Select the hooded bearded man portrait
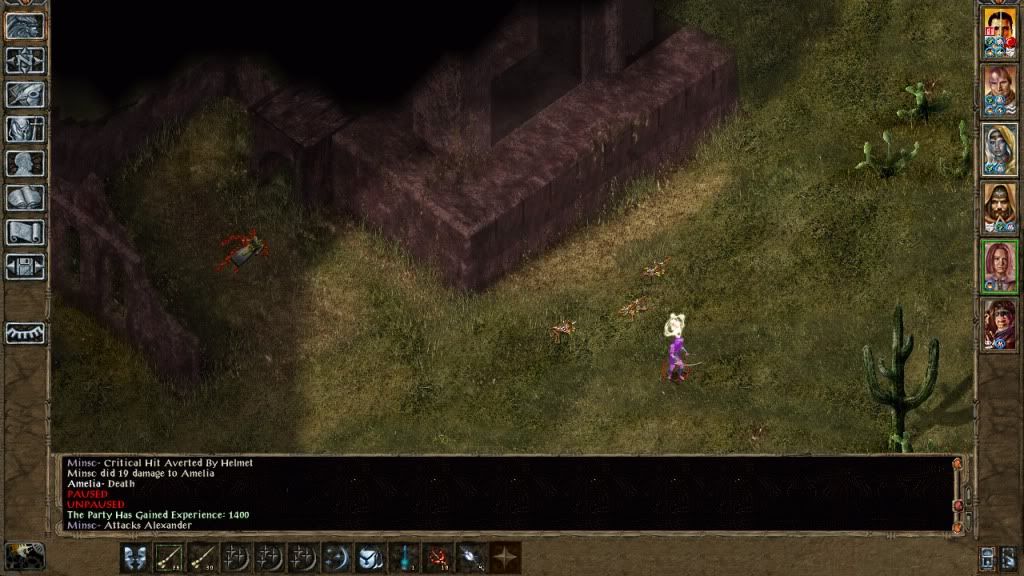The image size is (1024, 576). click(999, 206)
